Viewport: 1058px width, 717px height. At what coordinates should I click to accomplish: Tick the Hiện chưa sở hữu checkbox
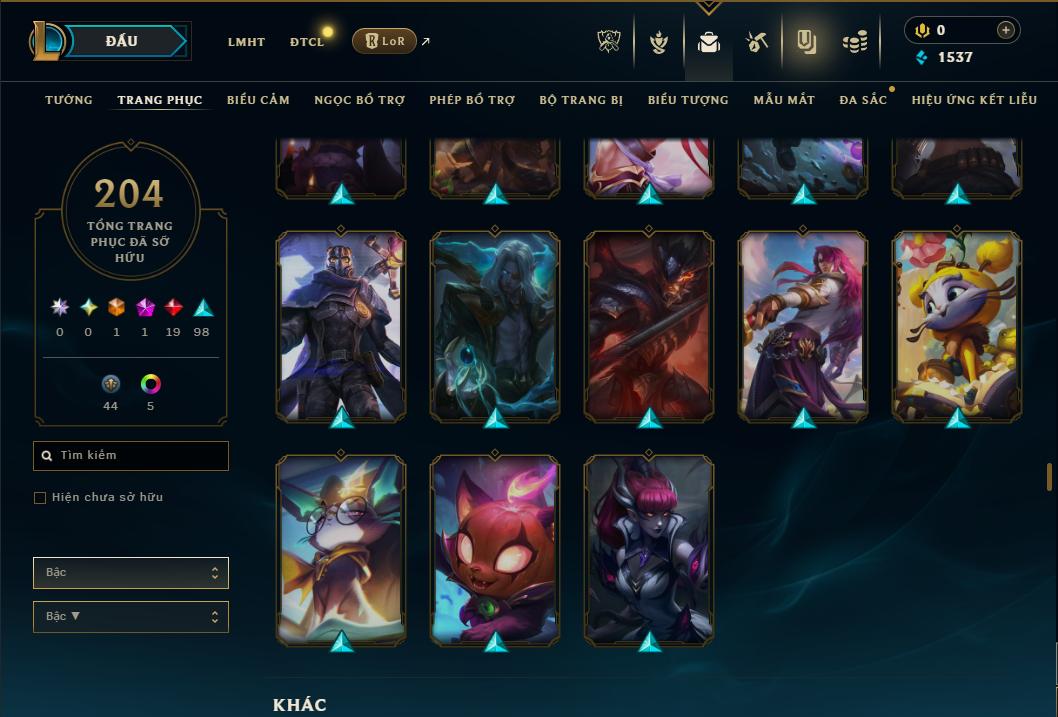pos(40,498)
